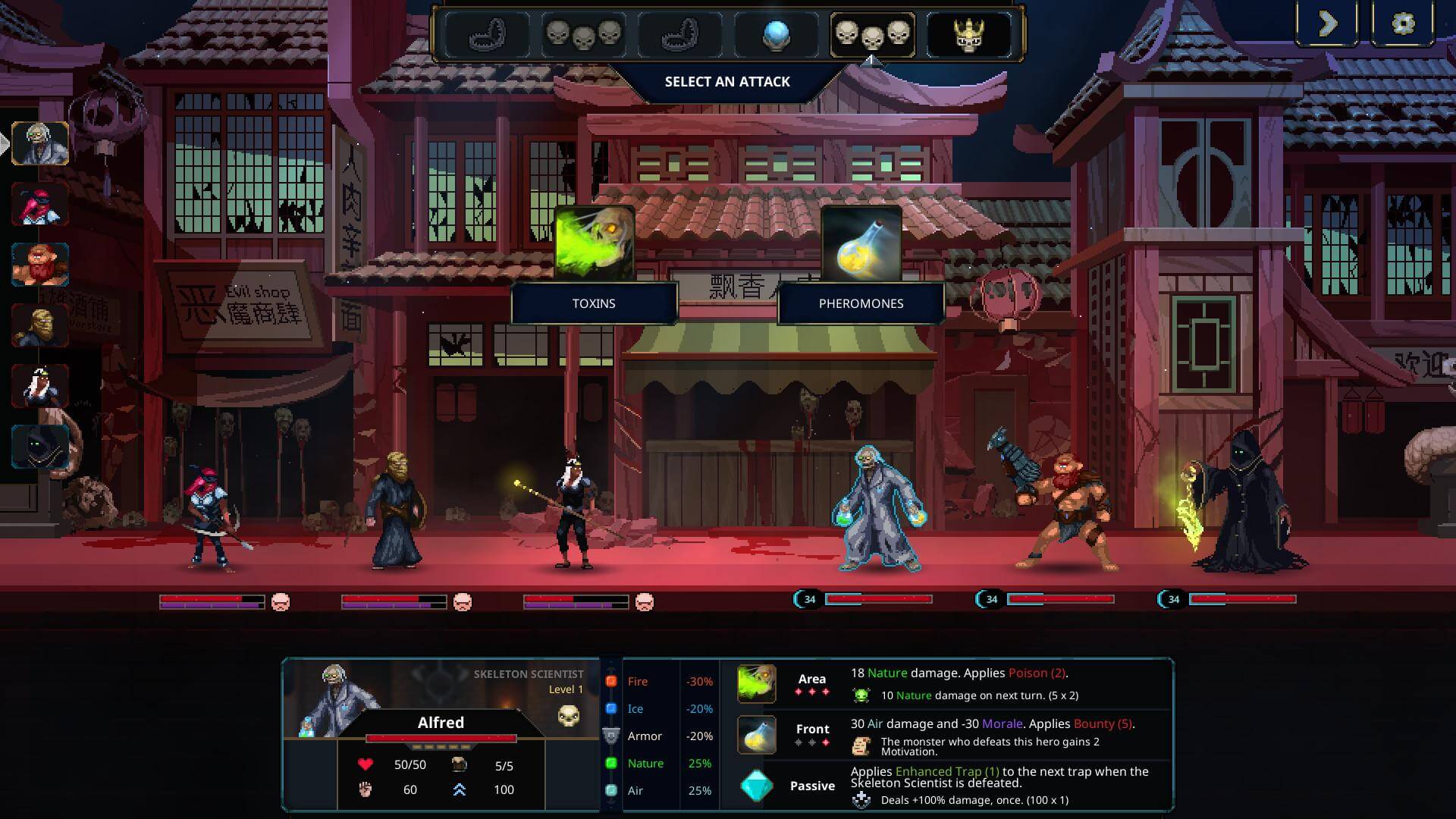
Task: Select the red-bearded brute portrait
Action: pyautogui.click(x=40, y=264)
